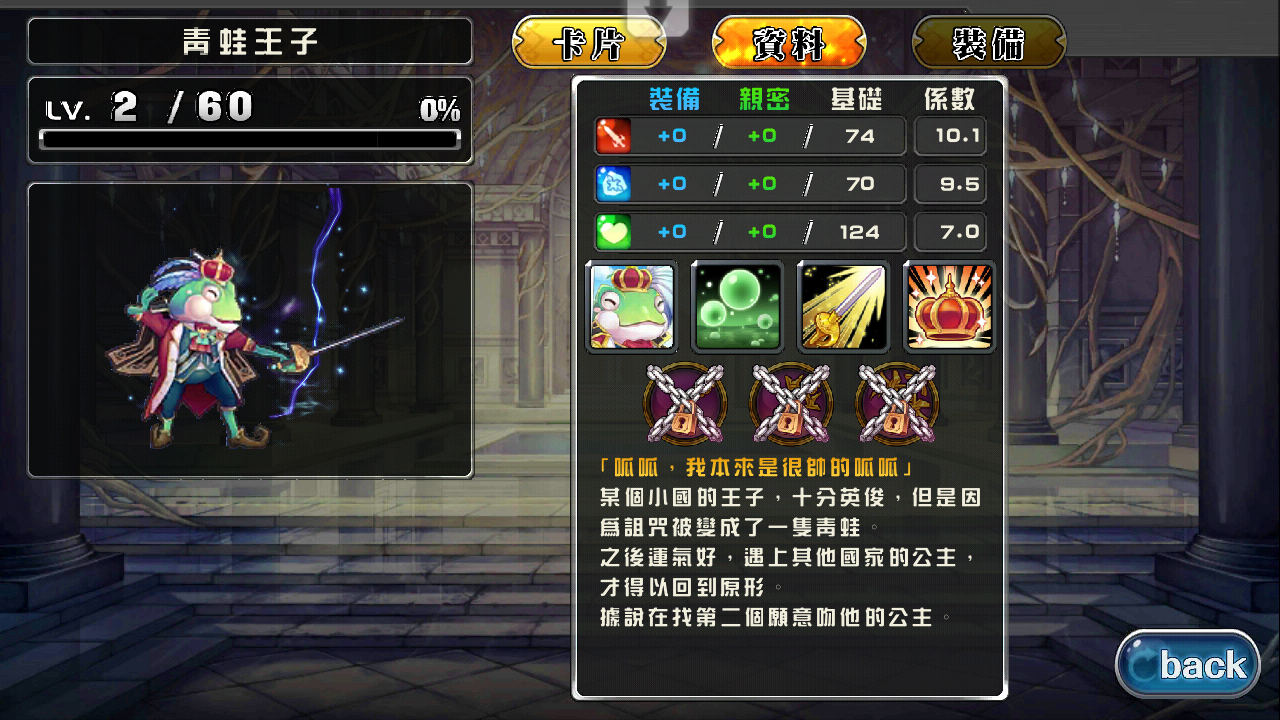Click the blue back button
Viewport: 1280px width, 720px height.
(1188, 664)
